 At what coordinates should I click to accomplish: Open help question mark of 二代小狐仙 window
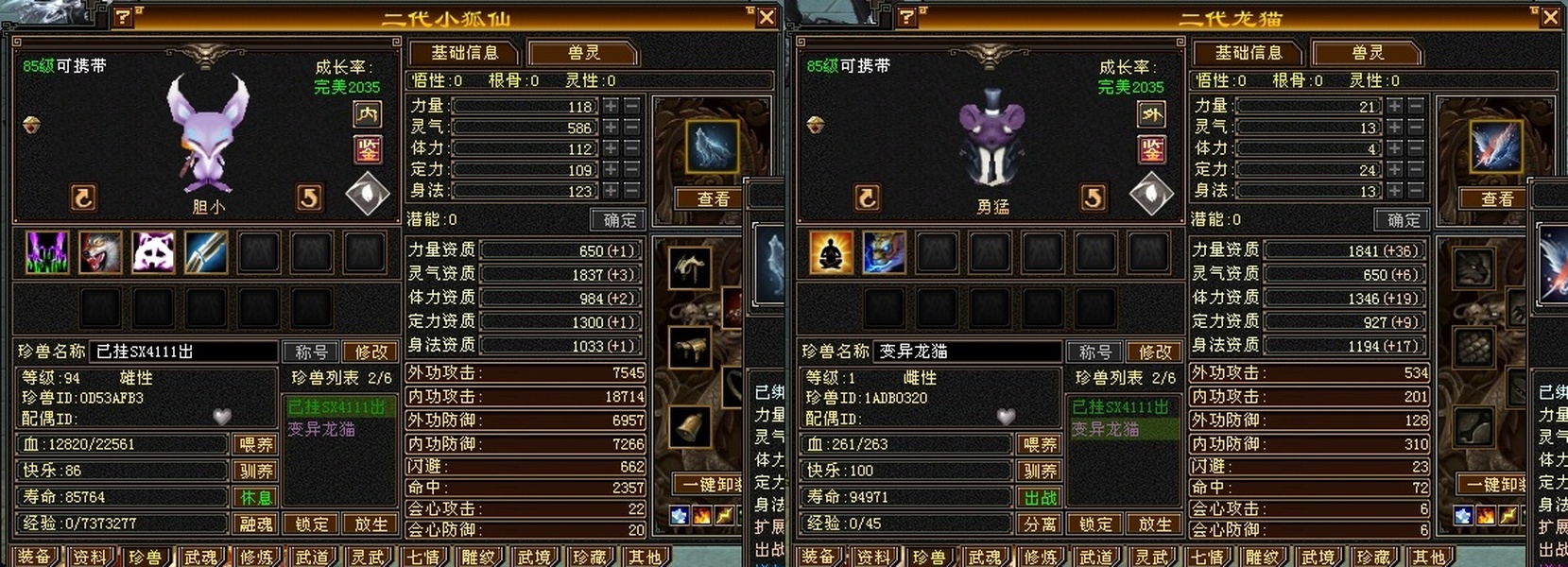click(x=123, y=17)
